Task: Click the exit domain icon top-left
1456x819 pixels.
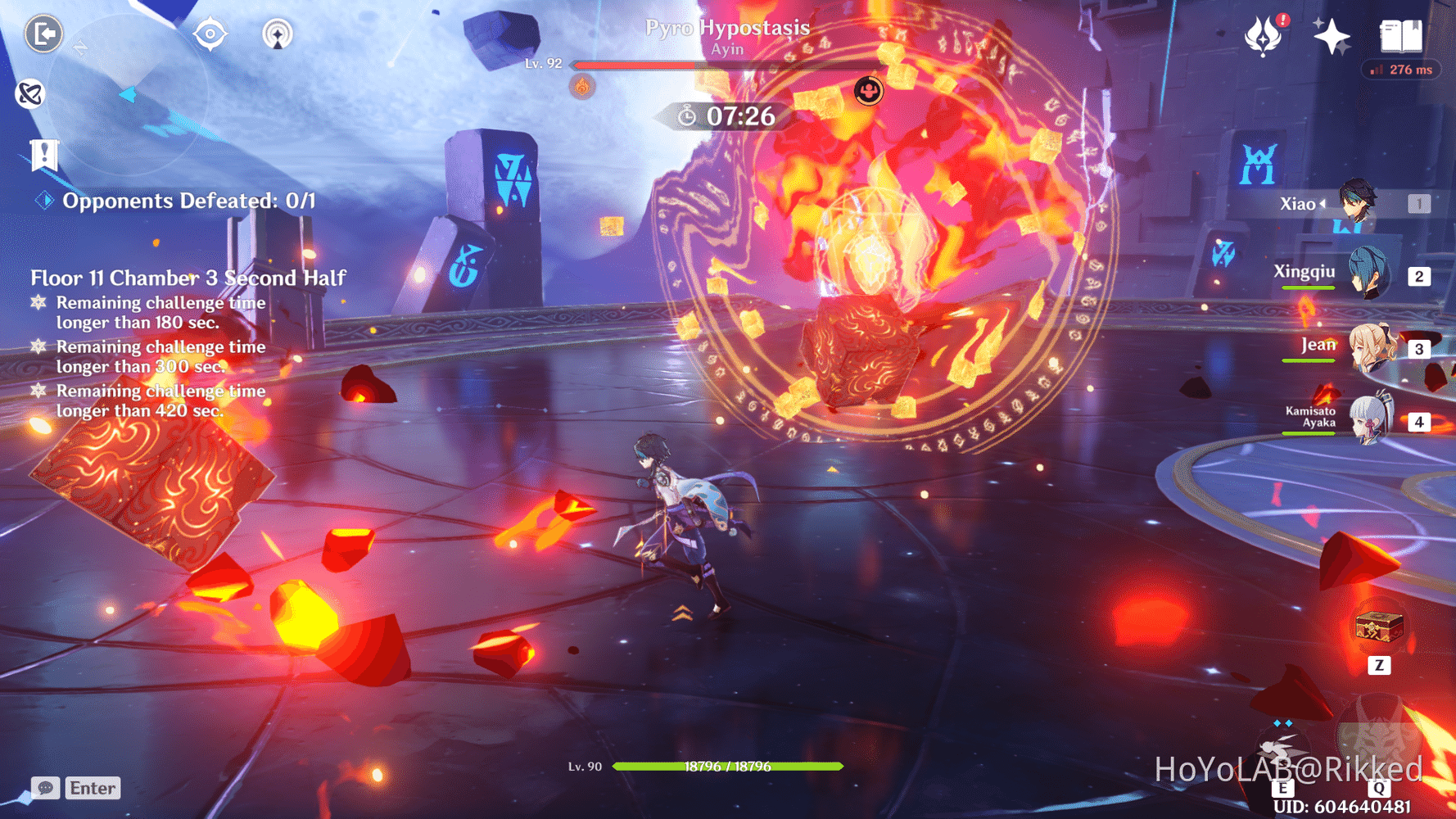Action: pos(43,32)
